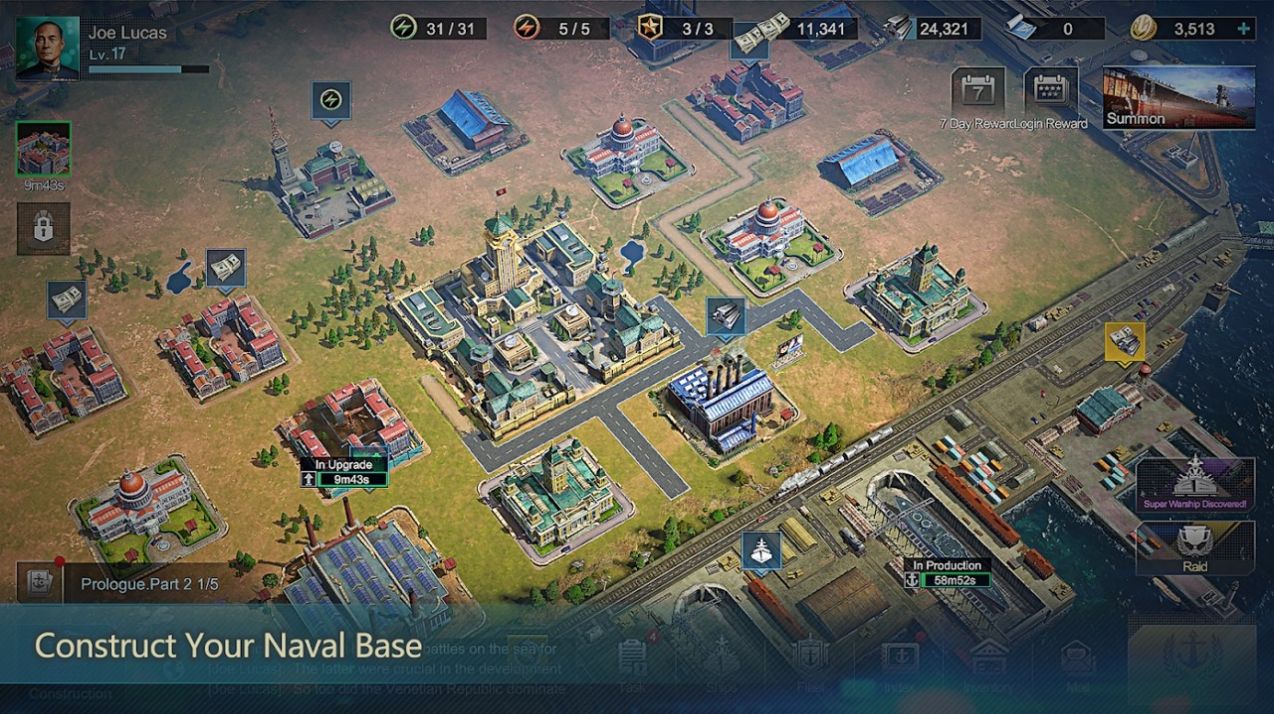Collect the steel bubble above the factory
This screenshot has width=1274, height=714.
725,315
